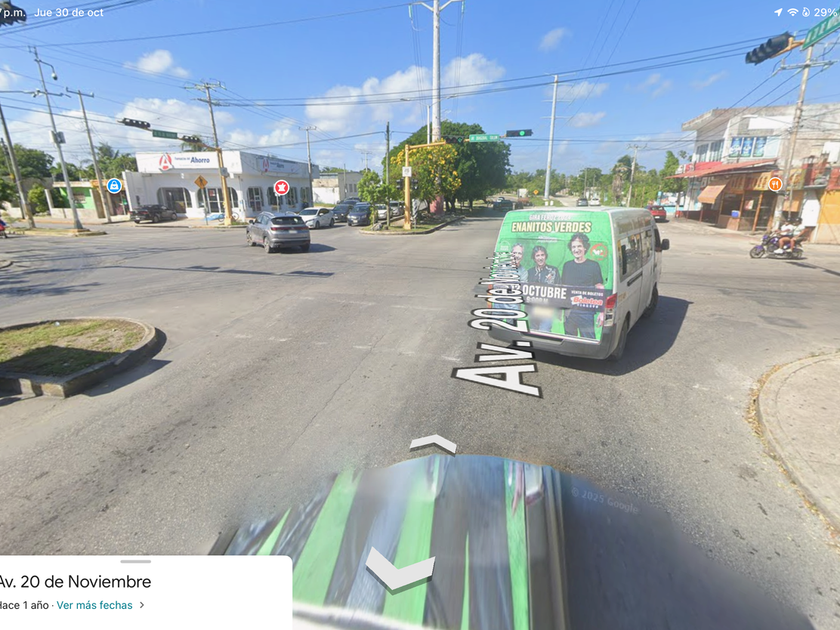Screen dimensions: 840x630
Task: Click the grey handle atop the info card
Action: 135,561
